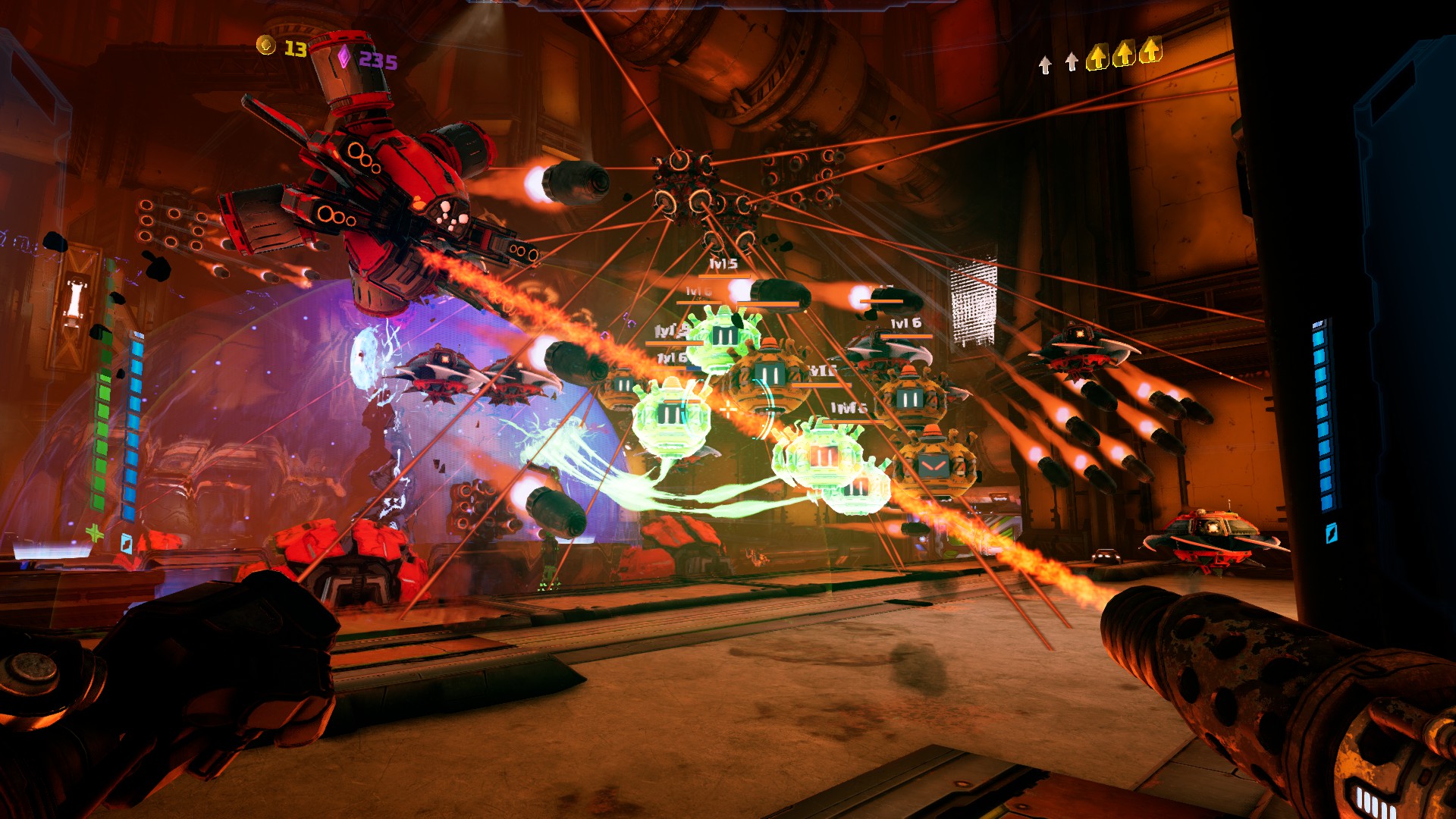The width and height of the screenshot is (1456, 819).
Task: Click the green health cross icon
Action: 95,533
